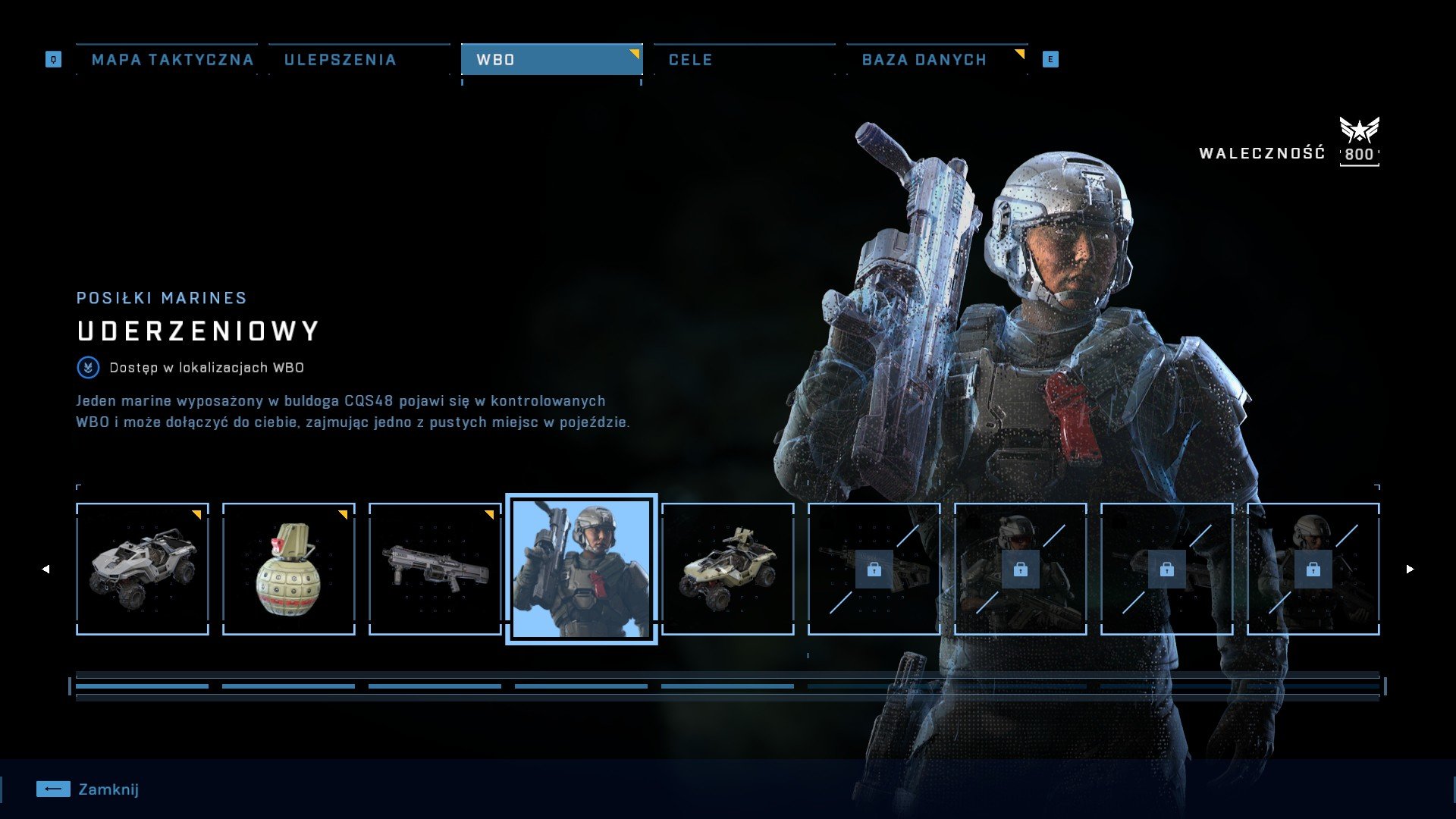Screen dimensions: 1456x819
Task: Go to the Cele tab
Action: coord(690,60)
